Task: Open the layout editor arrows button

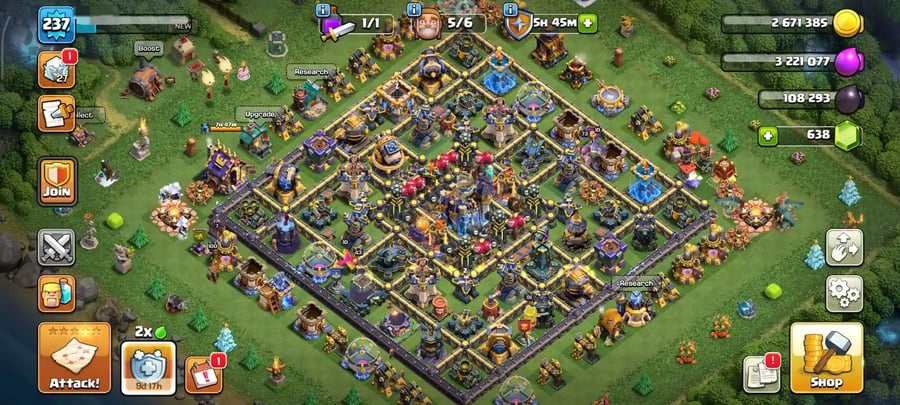Action: click(x=844, y=248)
